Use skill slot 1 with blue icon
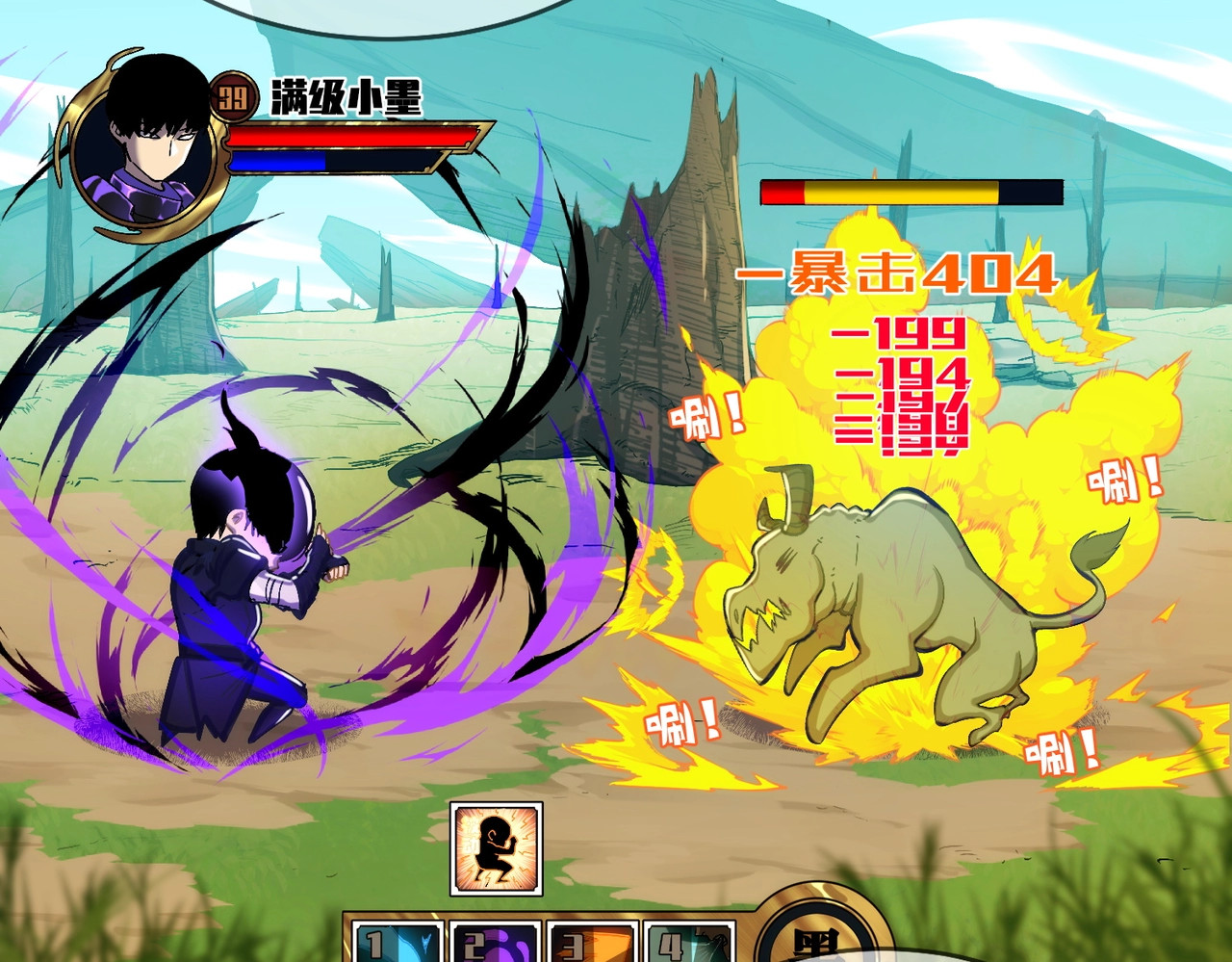 click(x=397, y=943)
